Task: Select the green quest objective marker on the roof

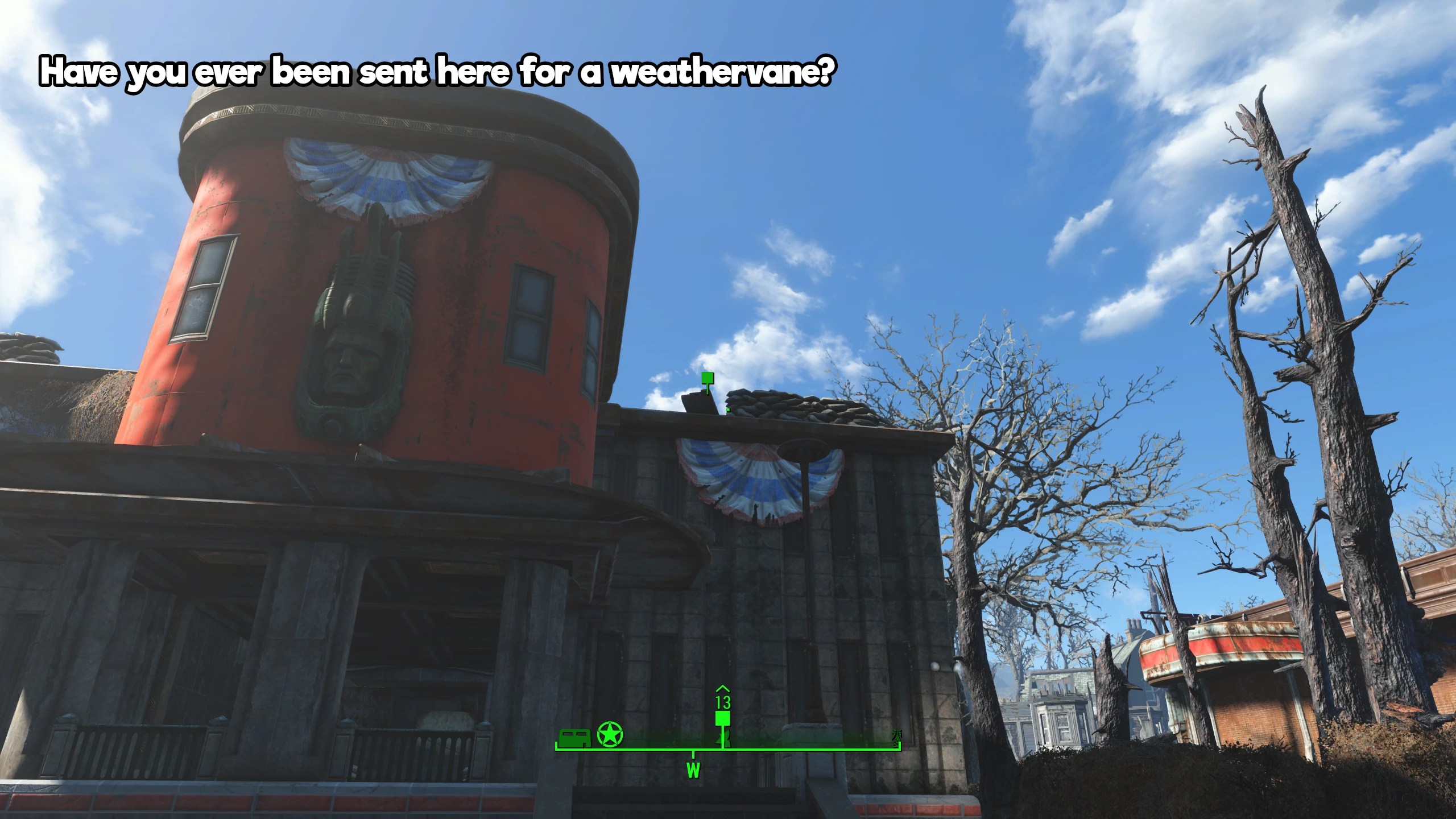Action: [708, 379]
